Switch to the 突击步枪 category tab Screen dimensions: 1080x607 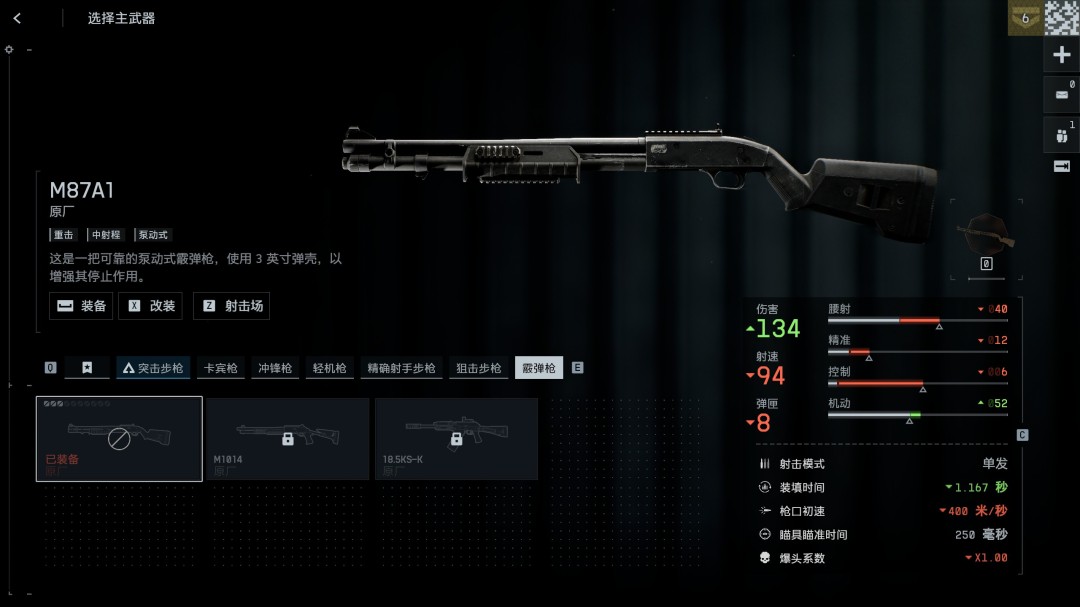(153, 368)
